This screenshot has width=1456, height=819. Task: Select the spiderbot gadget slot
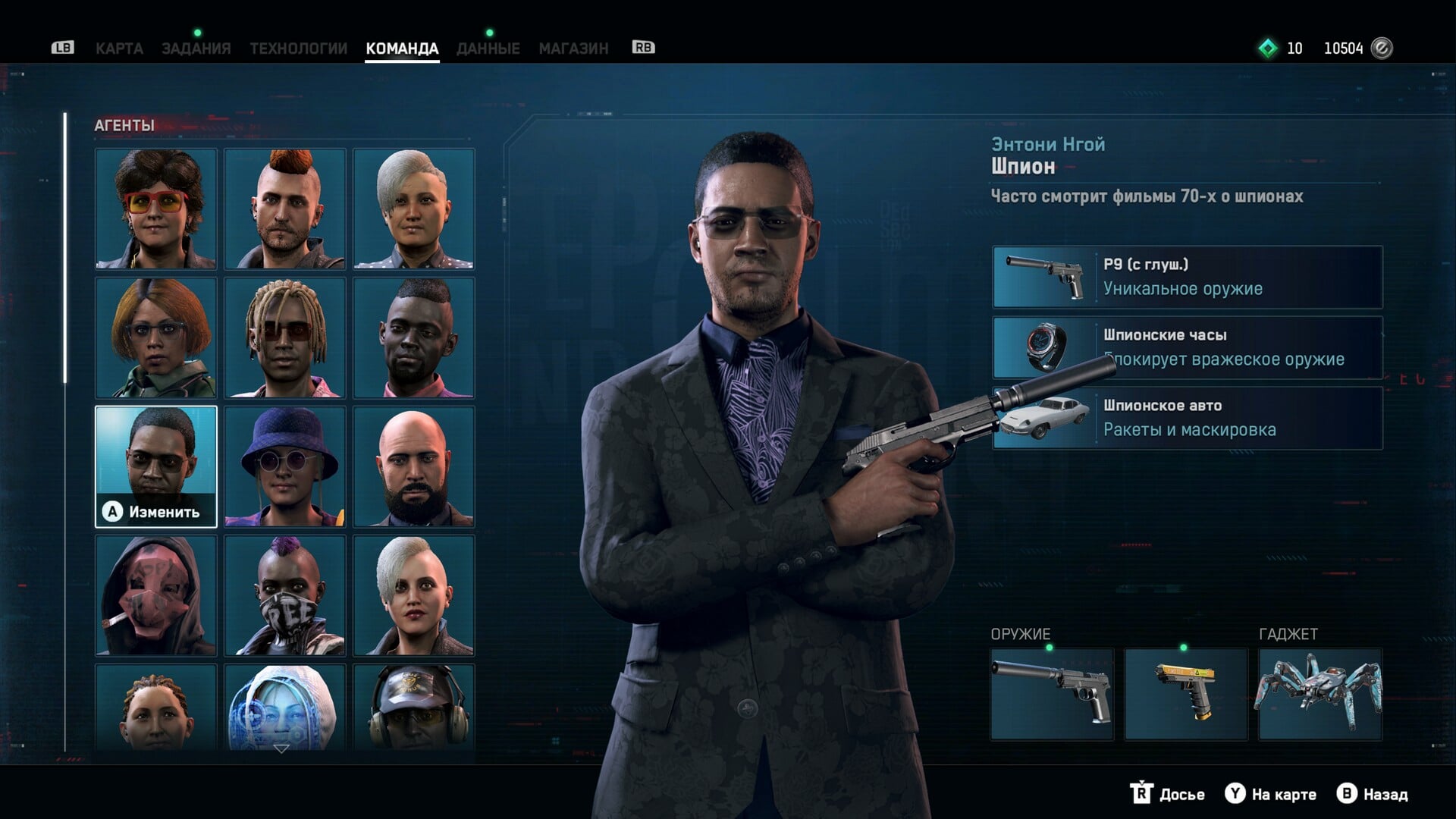pyautogui.click(x=1319, y=694)
